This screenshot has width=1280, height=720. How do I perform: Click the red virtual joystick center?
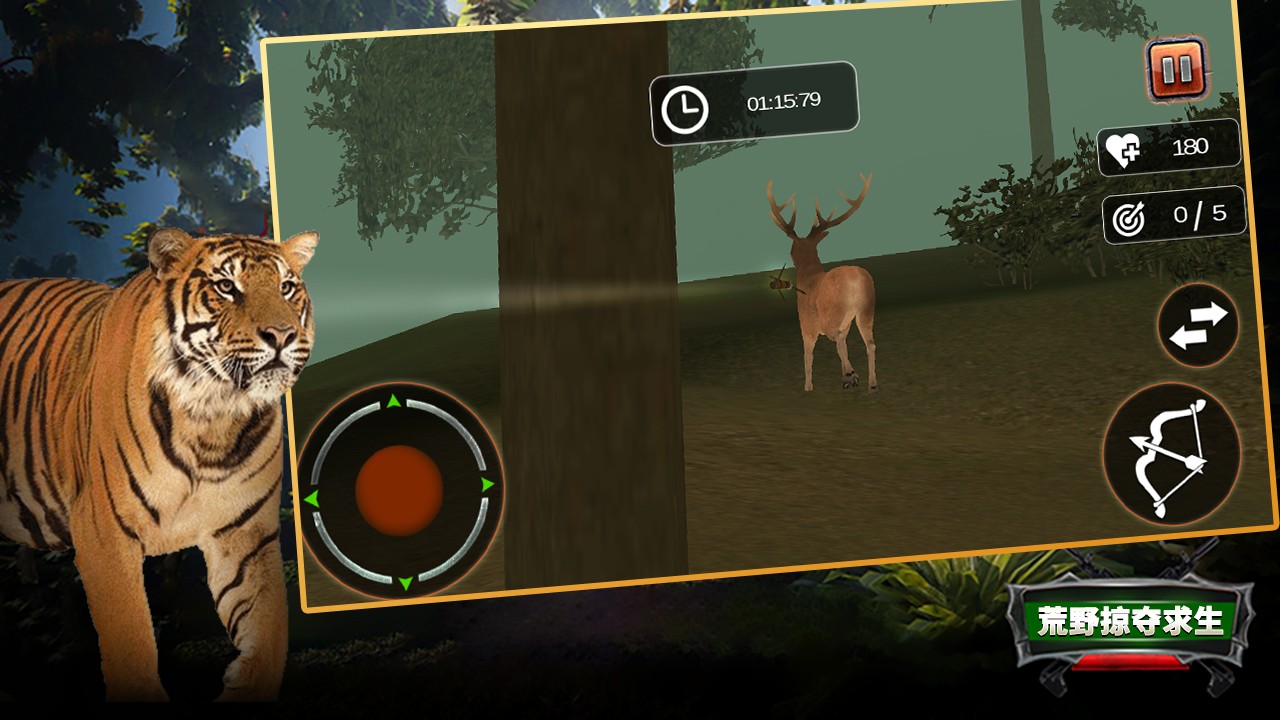399,490
